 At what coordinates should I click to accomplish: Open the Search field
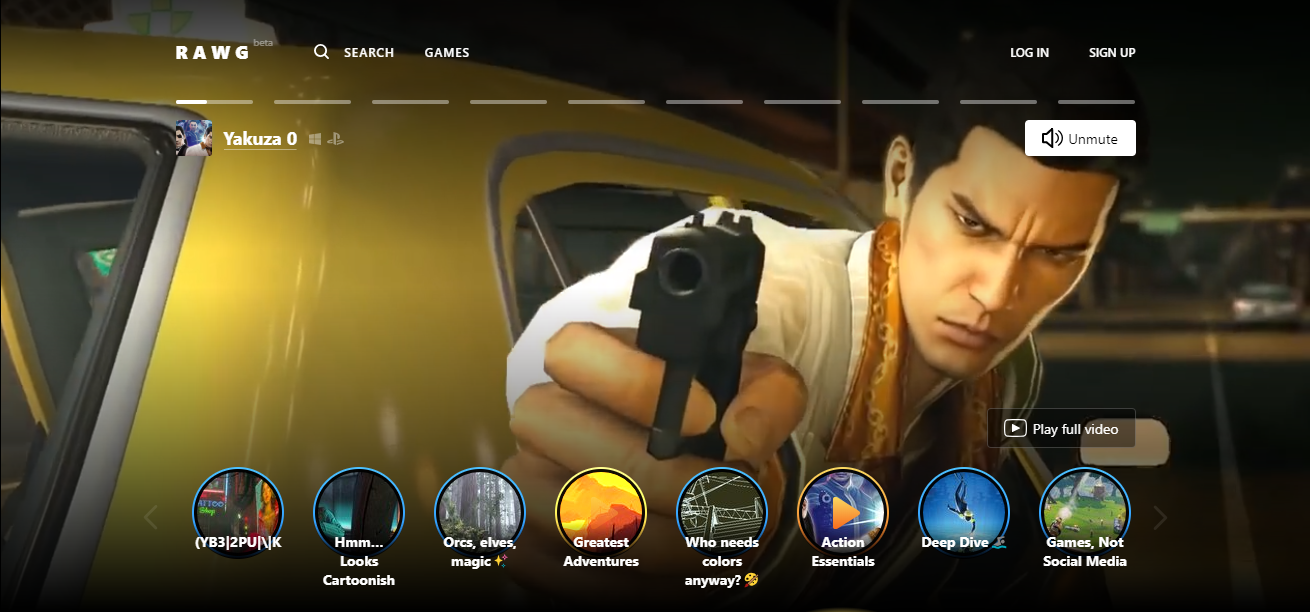(355, 53)
